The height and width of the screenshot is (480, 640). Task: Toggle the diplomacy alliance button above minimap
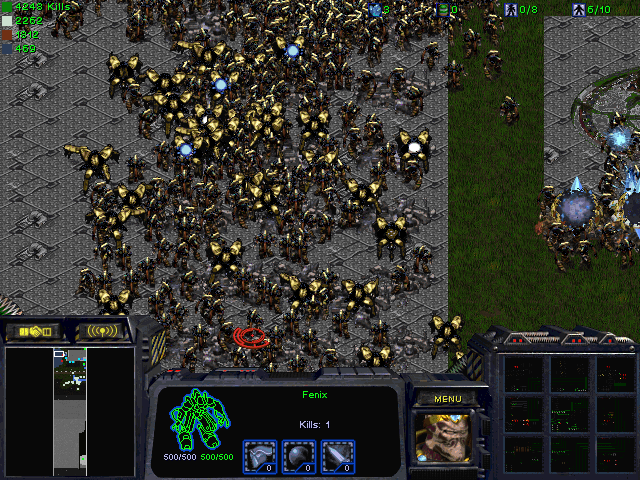point(33,331)
